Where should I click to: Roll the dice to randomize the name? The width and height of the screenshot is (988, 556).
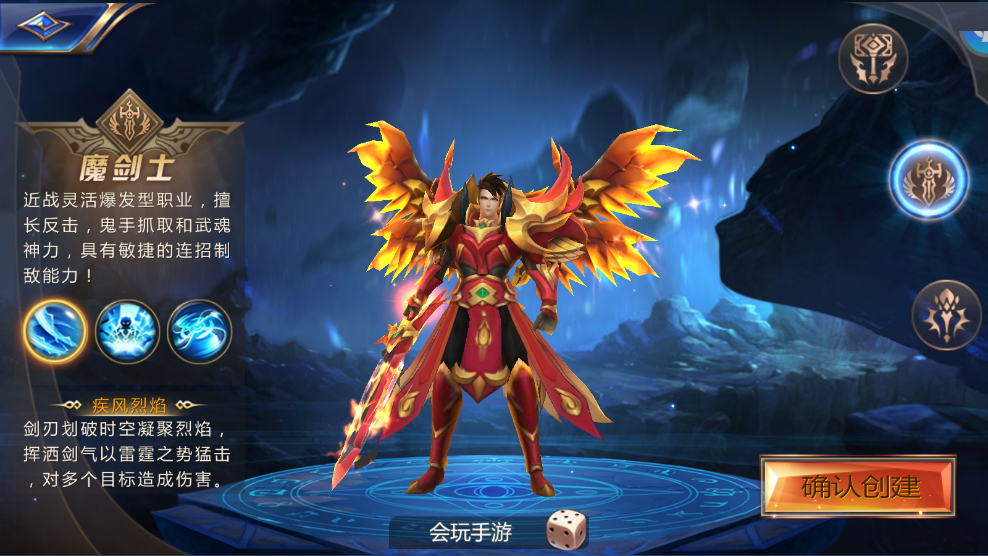pyautogui.click(x=566, y=529)
